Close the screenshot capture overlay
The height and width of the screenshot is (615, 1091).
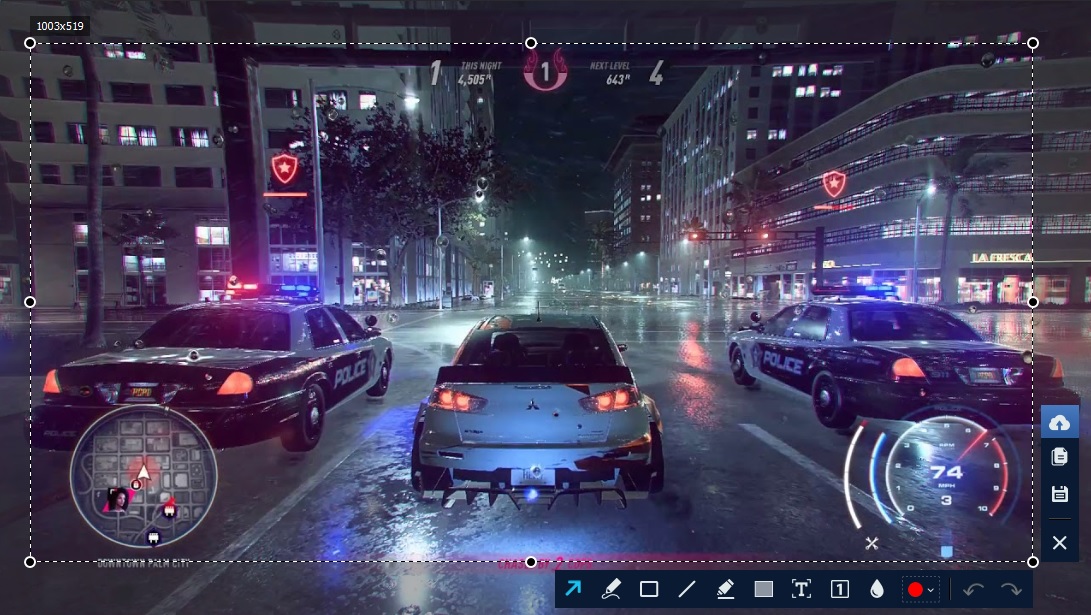[x=1060, y=543]
